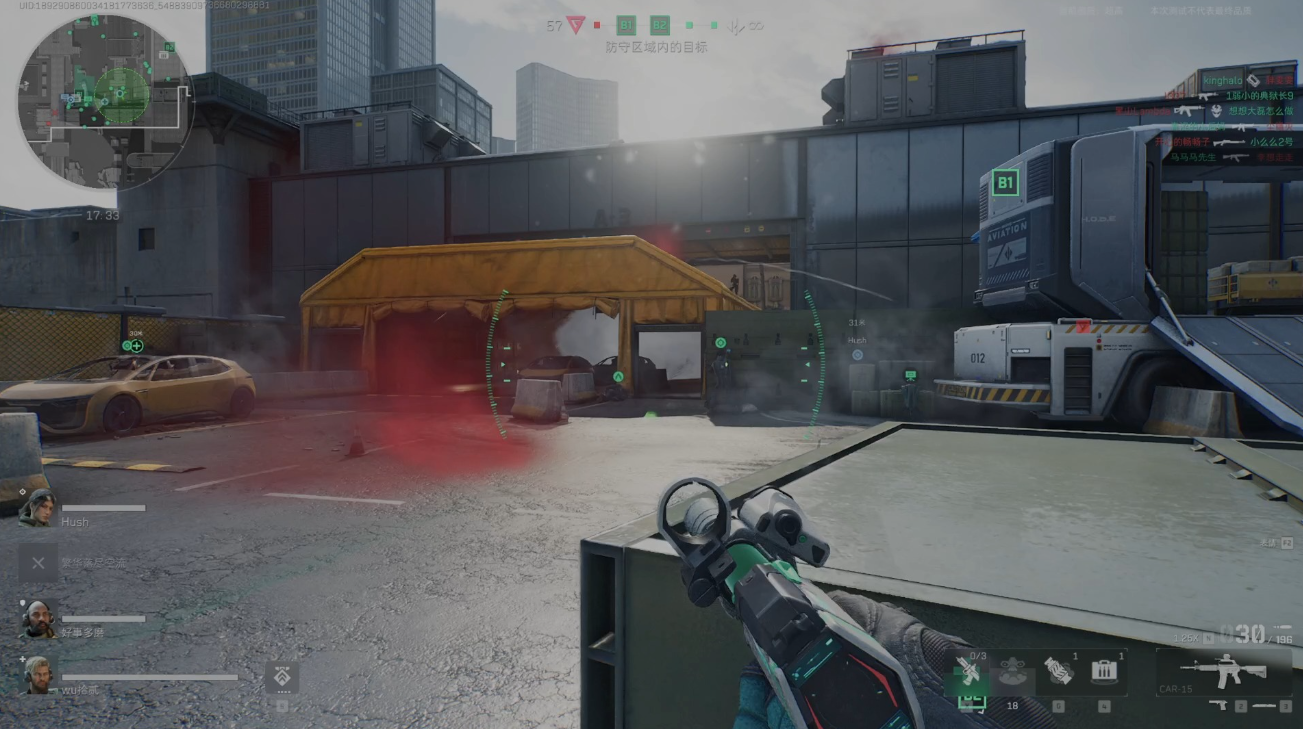Select the B1 objective indicator at top

pyautogui.click(x=626, y=26)
